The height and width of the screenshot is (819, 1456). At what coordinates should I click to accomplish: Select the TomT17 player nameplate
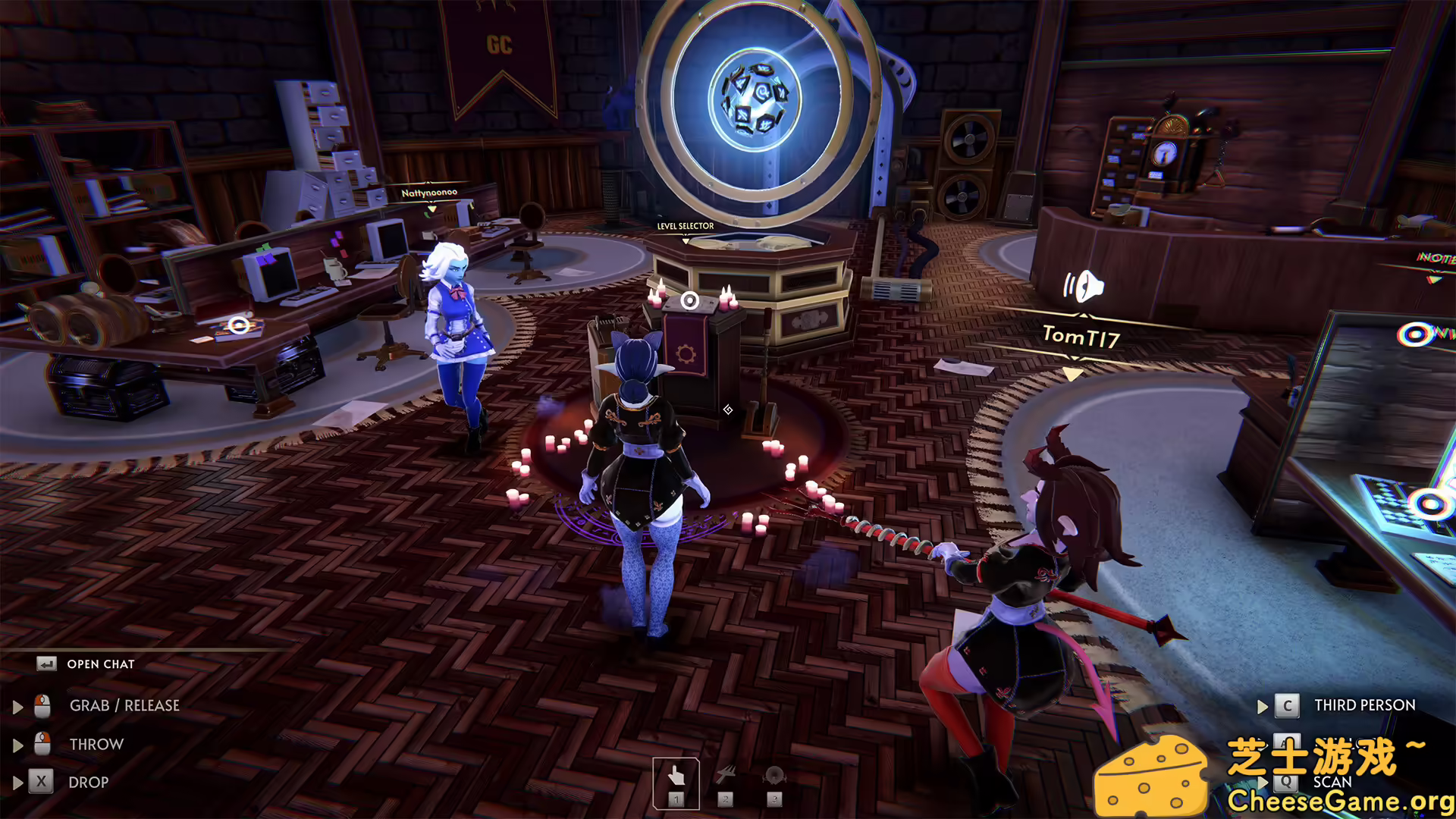1083,338
